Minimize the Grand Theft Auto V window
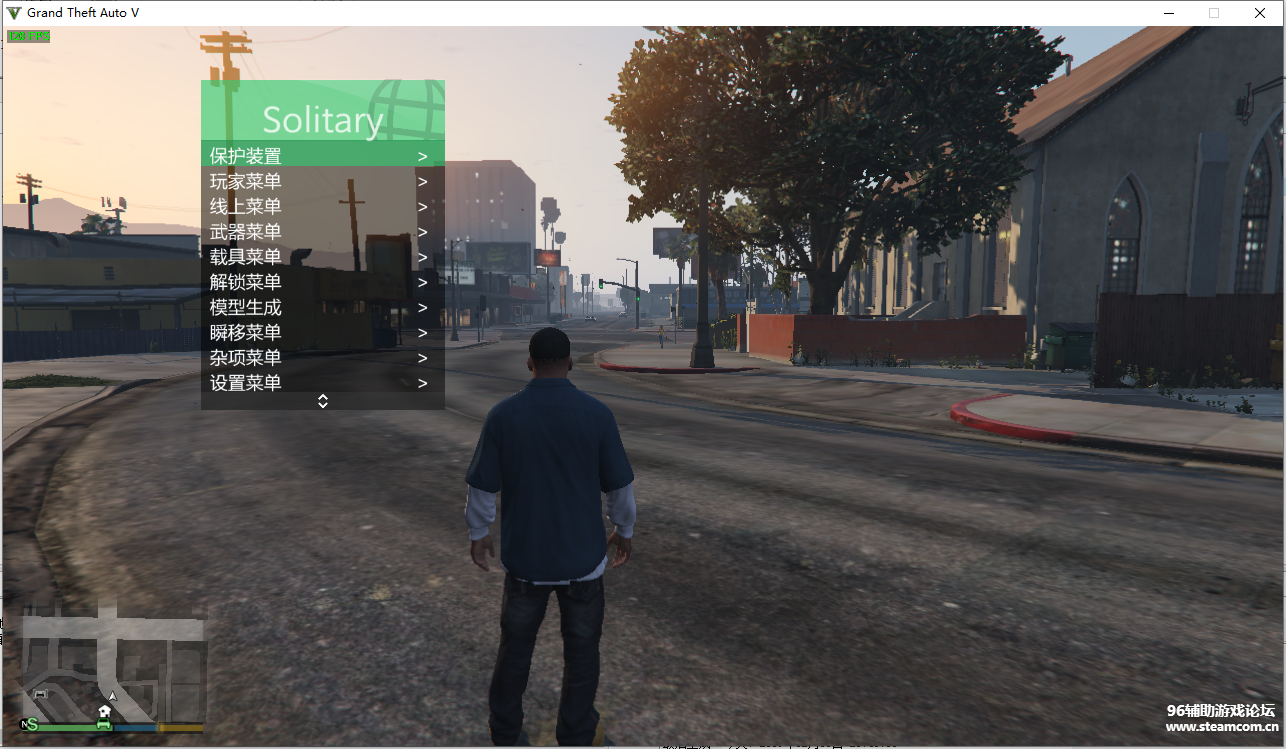Viewport: 1286px width, 749px height. [x=1168, y=13]
